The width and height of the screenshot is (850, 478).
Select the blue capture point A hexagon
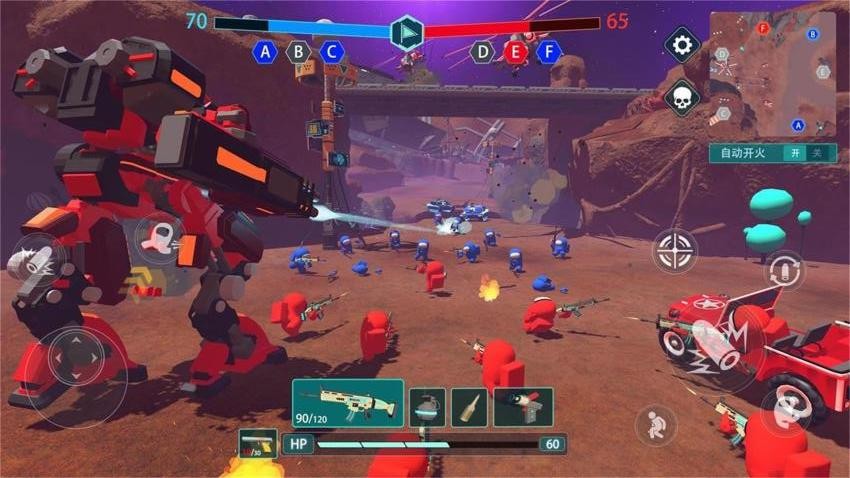(x=265, y=52)
